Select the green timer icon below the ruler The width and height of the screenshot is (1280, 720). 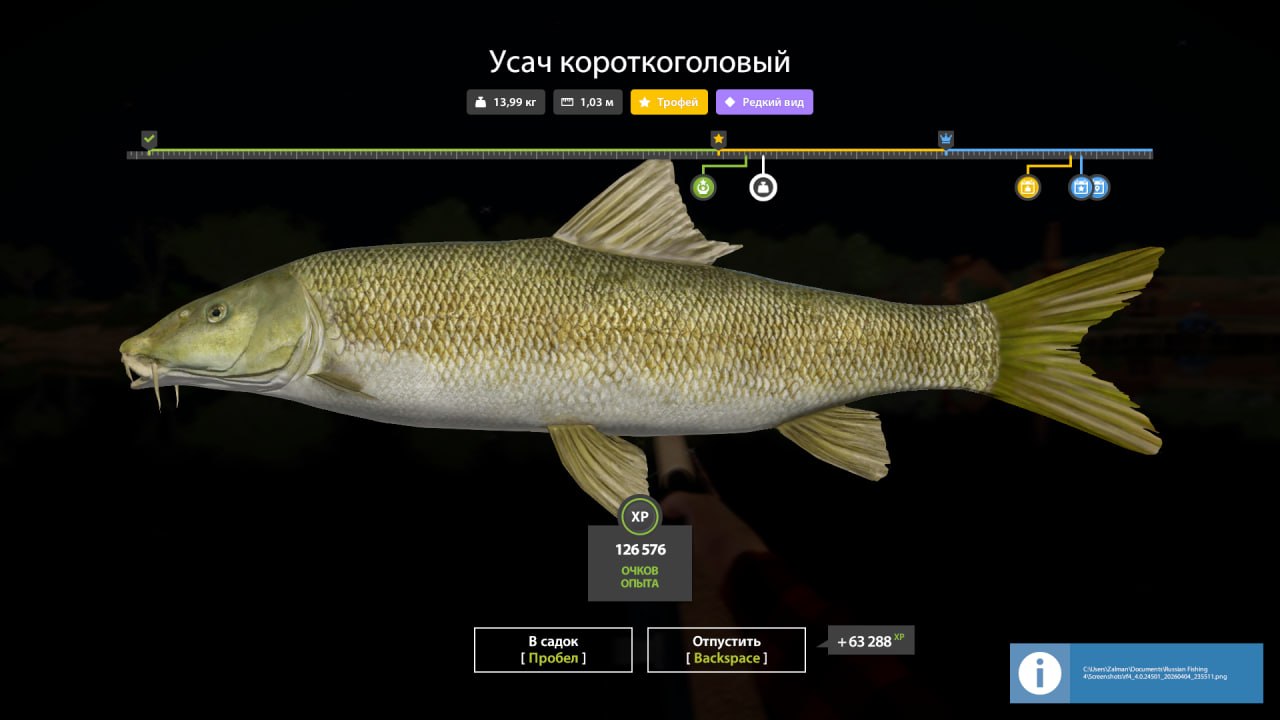[x=702, y=186]
